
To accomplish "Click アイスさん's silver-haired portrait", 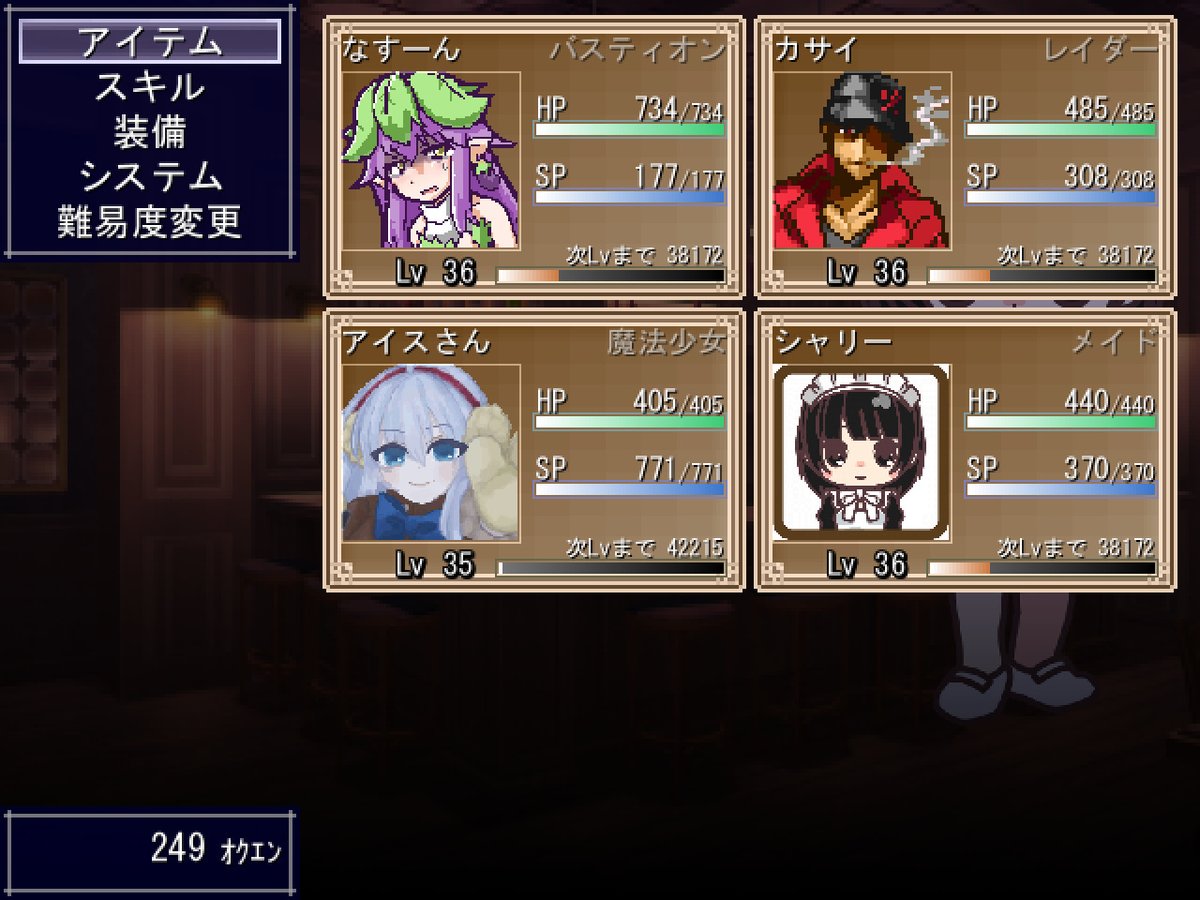I will 431,453.
